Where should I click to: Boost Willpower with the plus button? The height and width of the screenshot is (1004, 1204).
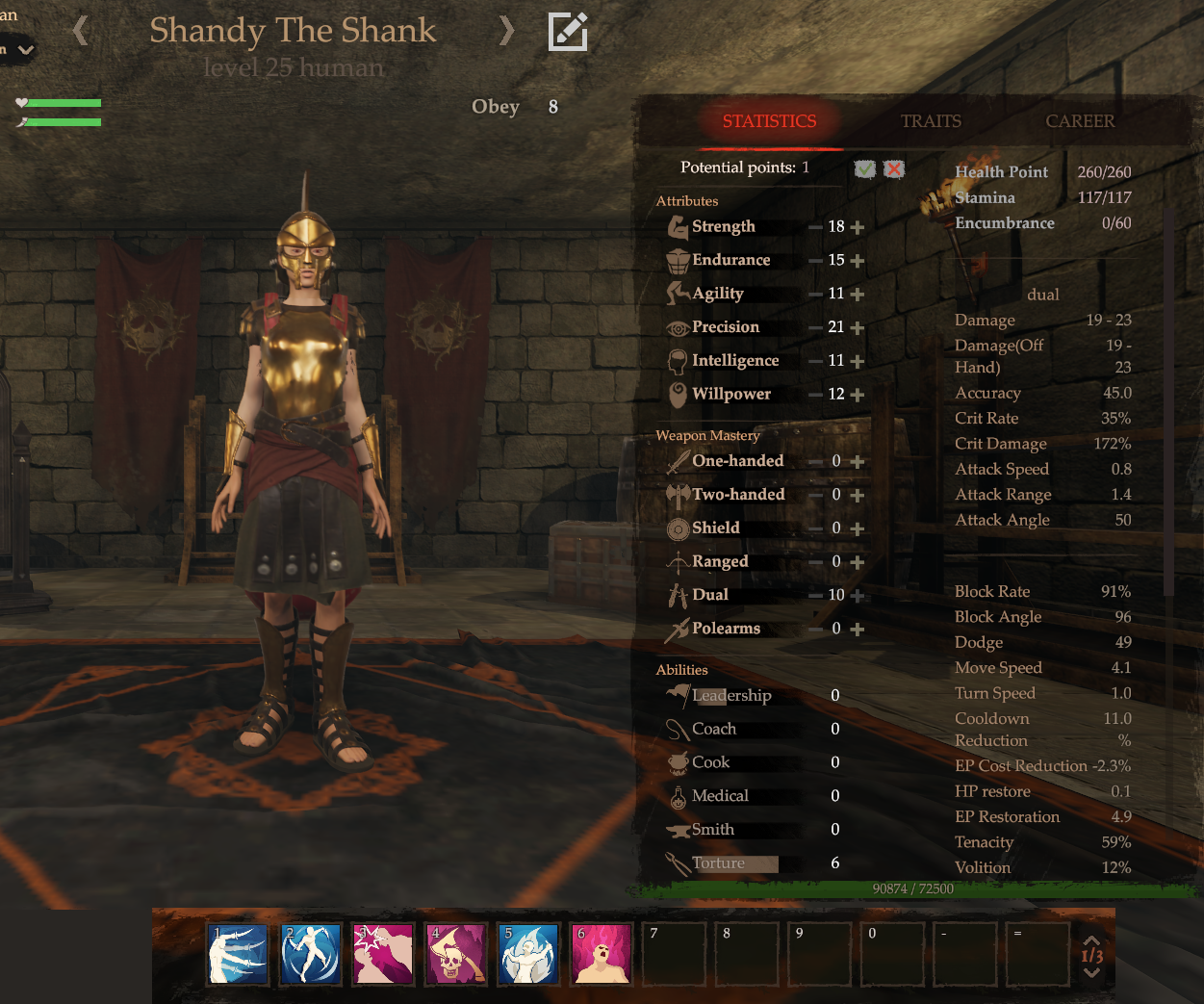click(x=858, y=395)
